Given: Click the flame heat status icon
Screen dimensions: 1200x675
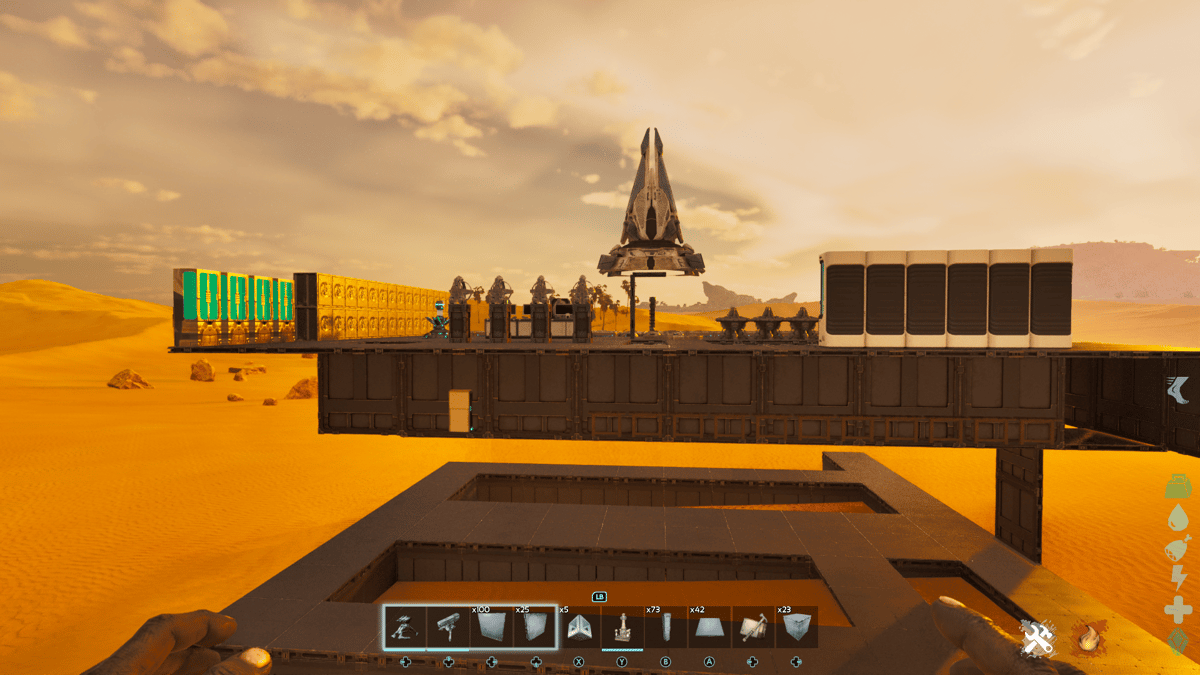Looking at the screenshot, I should (1086, 637).
